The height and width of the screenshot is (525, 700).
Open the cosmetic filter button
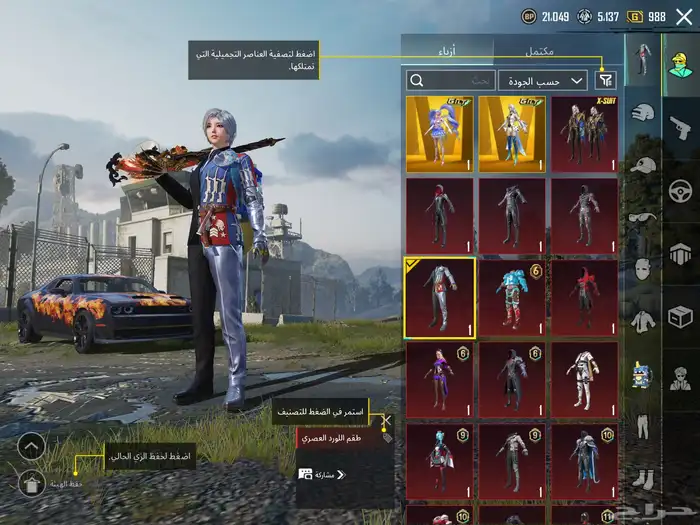(606, 80)
